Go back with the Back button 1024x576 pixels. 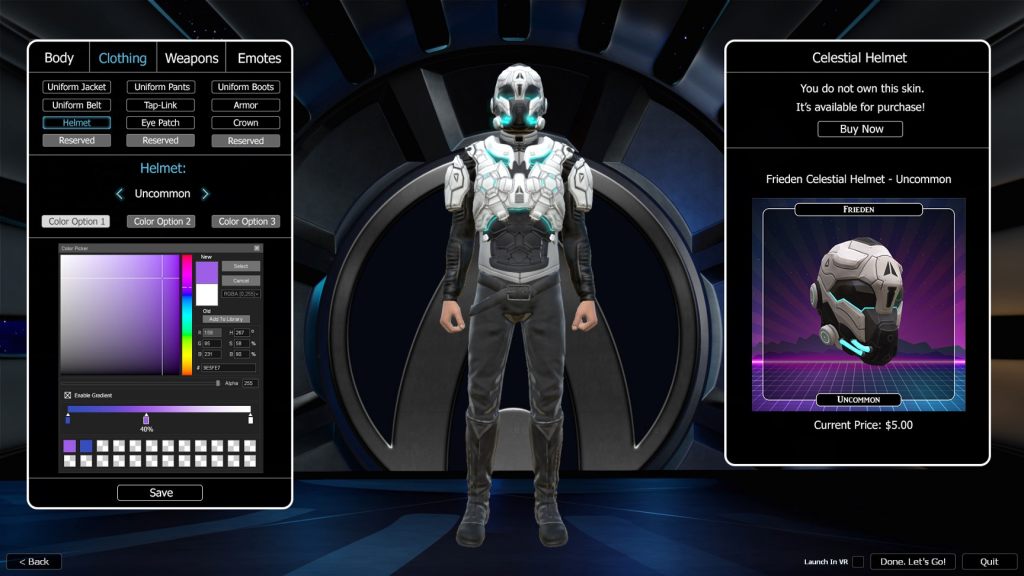(34, 561)
